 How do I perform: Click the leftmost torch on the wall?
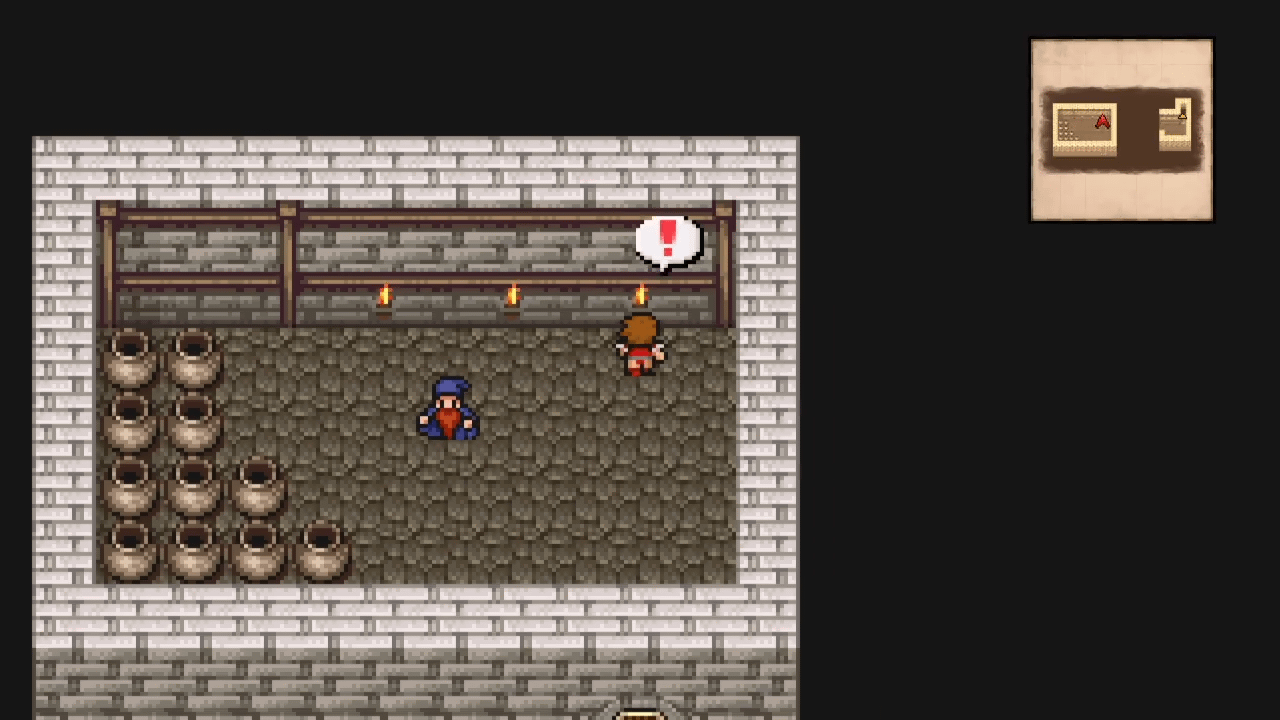tap(385, 295)
